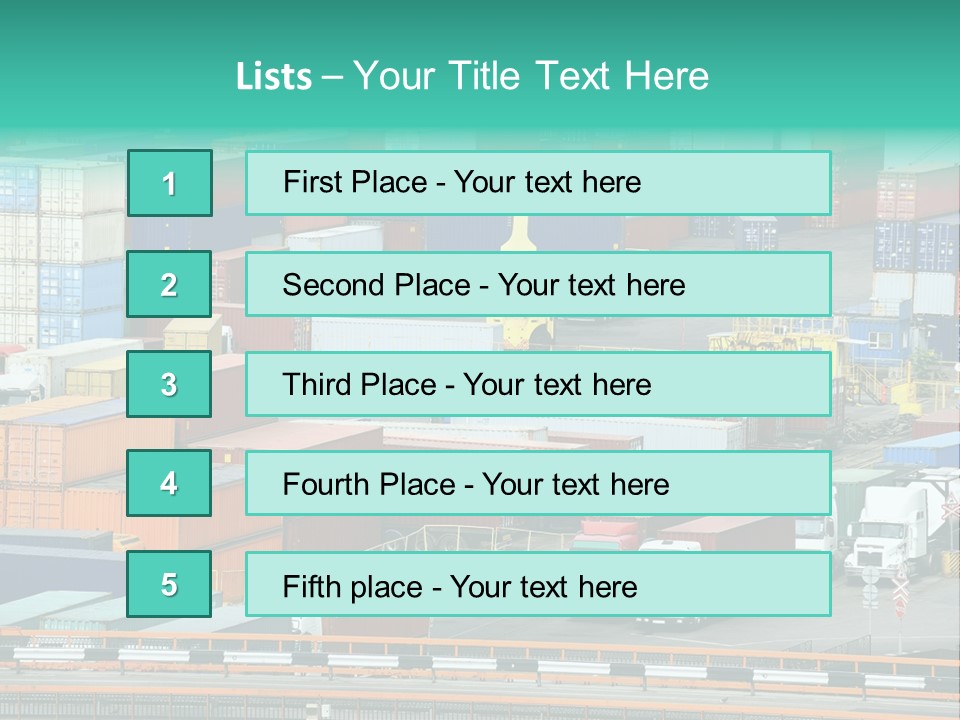This screenshot has height=720, width=960.
Task: Select the number 4 box
Action: [169, 483]
